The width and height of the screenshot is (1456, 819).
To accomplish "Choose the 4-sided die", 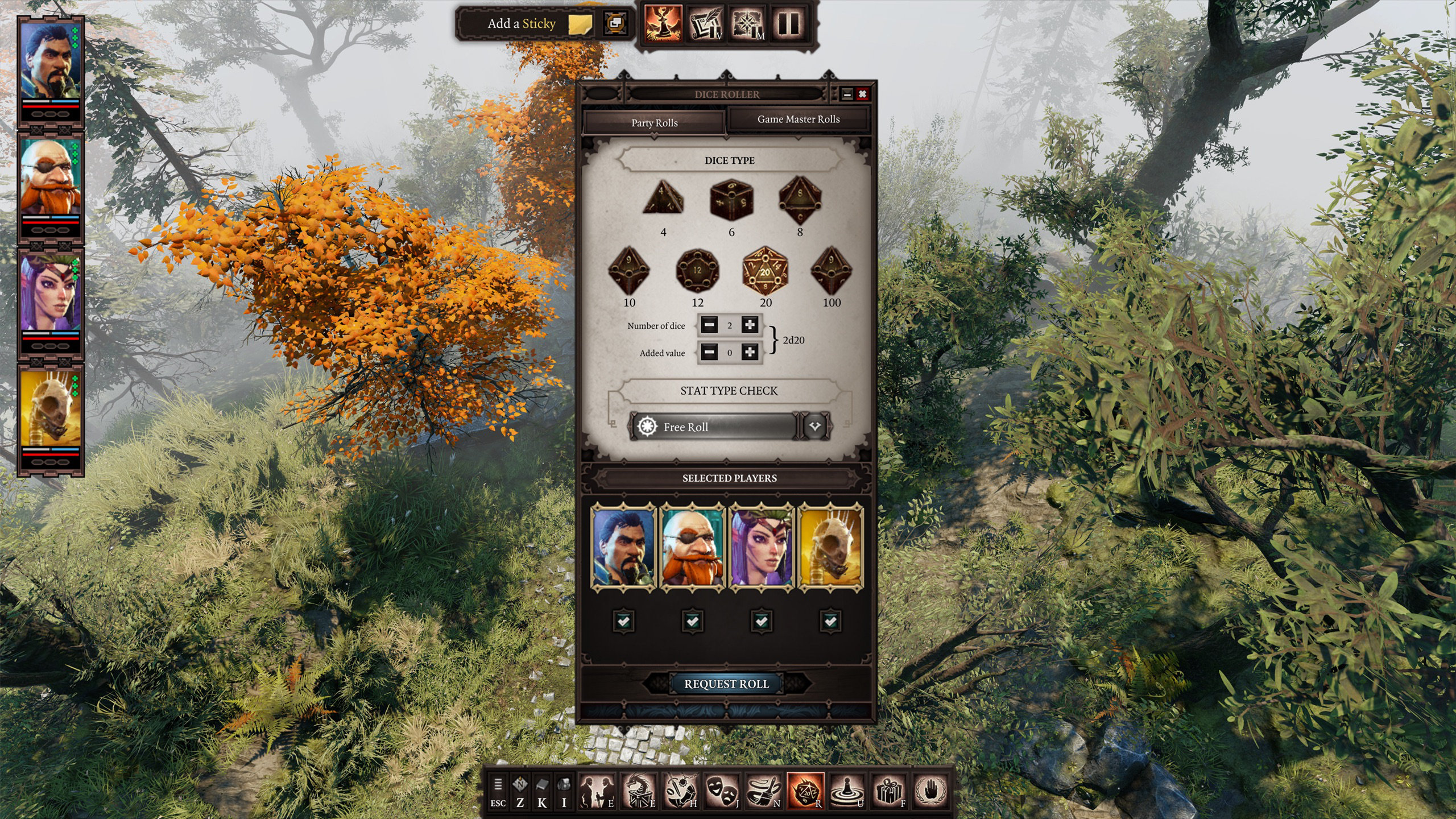I will tap(663, 199).
